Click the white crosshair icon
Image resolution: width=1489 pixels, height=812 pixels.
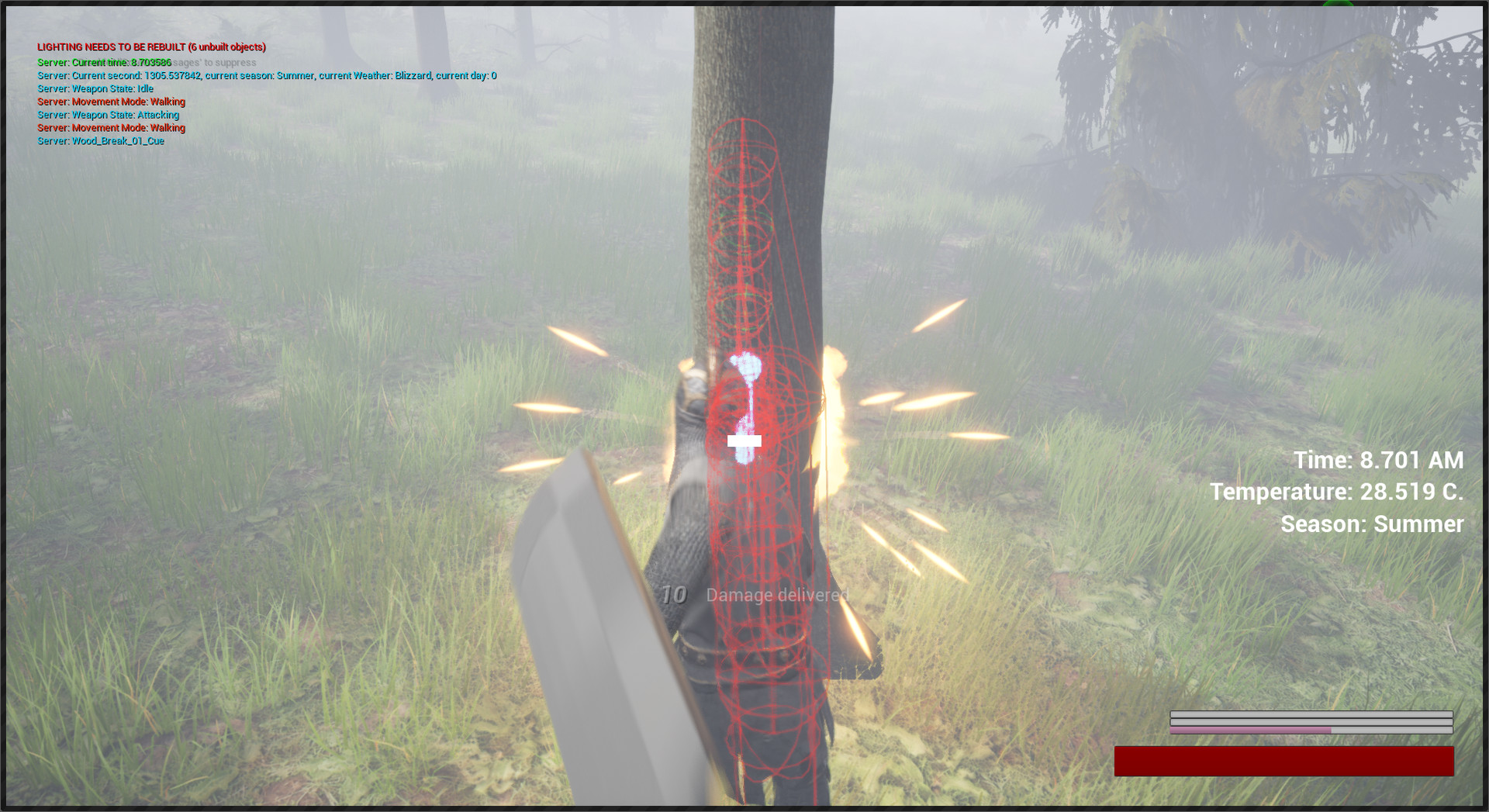click(x=745, y=442)
